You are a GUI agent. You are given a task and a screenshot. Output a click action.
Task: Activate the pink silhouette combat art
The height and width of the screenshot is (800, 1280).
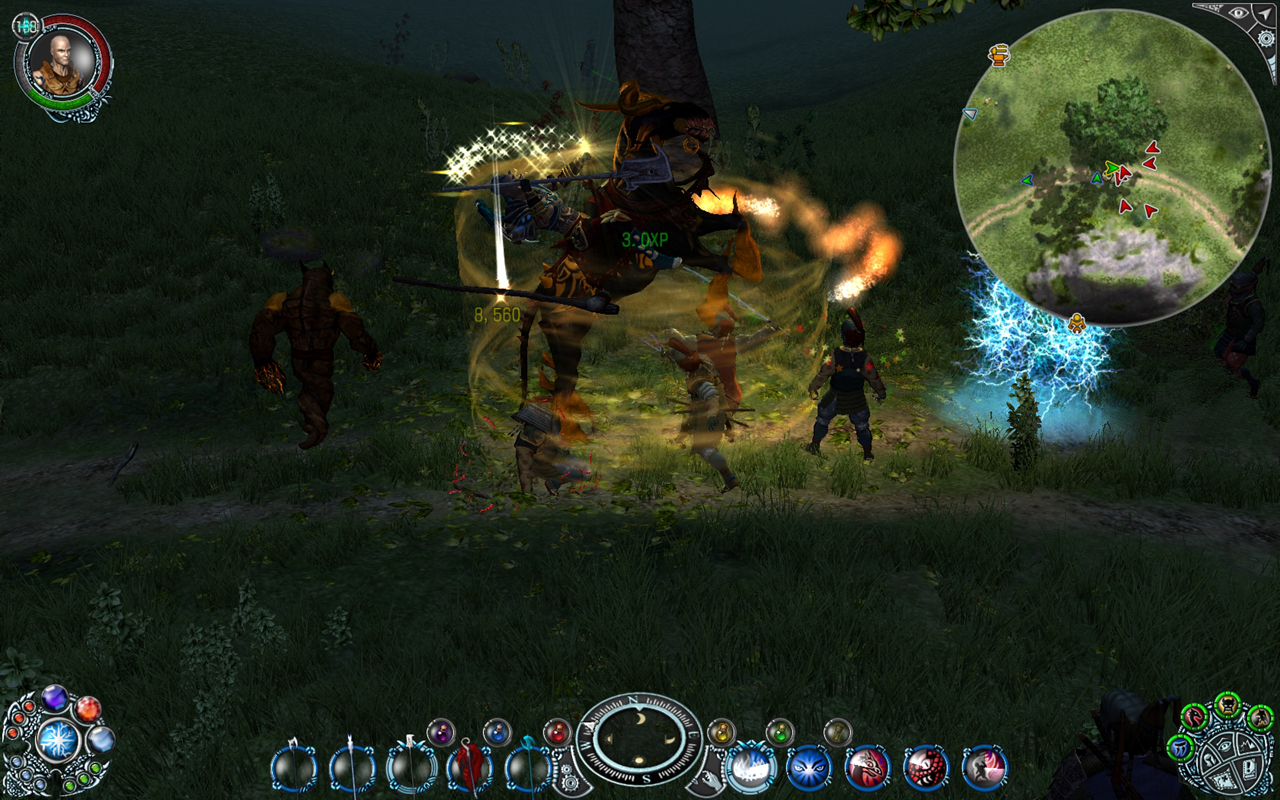(984, 768)
